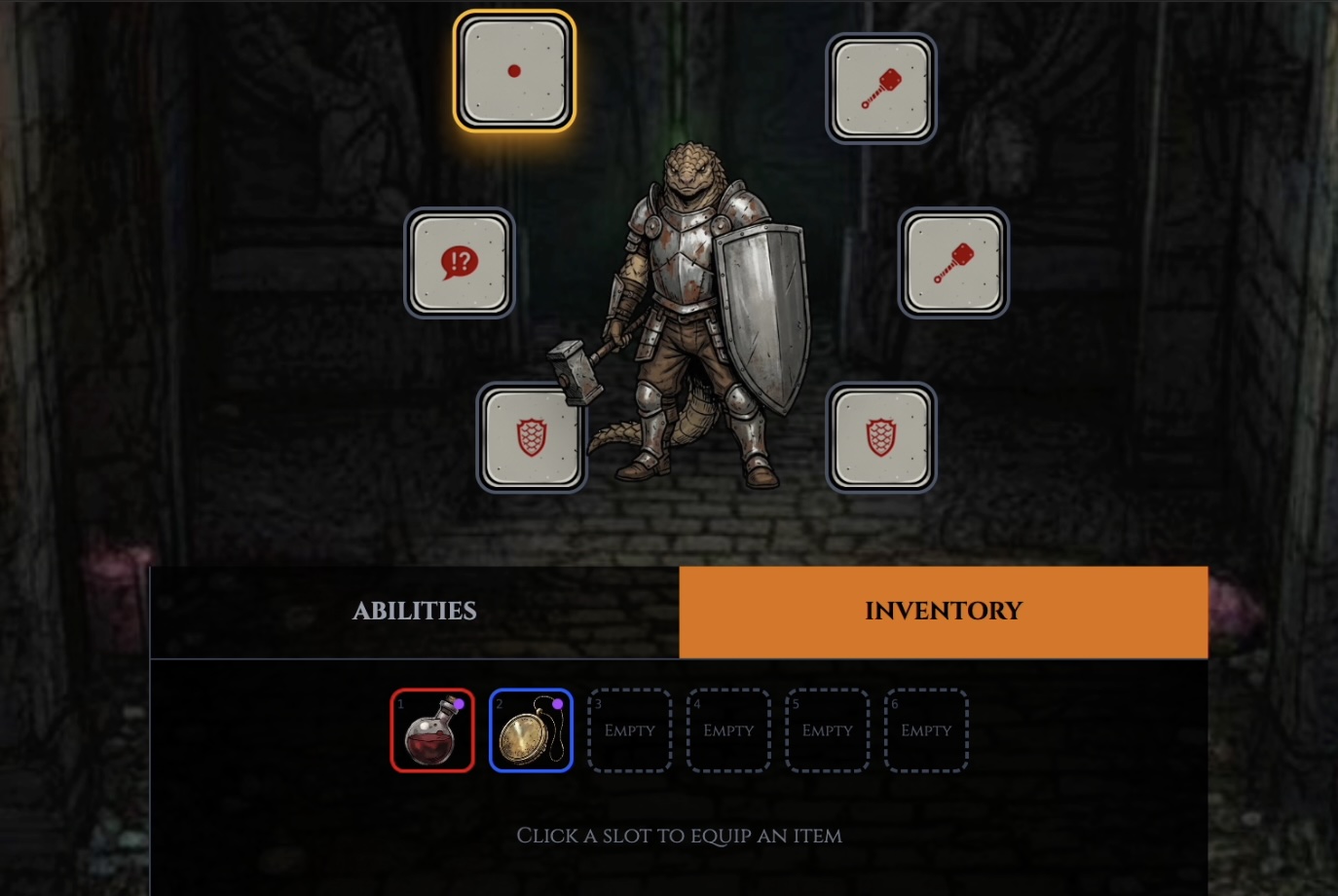Click the empty inventory slot 3
The image size is (1338, 896).
629,729
